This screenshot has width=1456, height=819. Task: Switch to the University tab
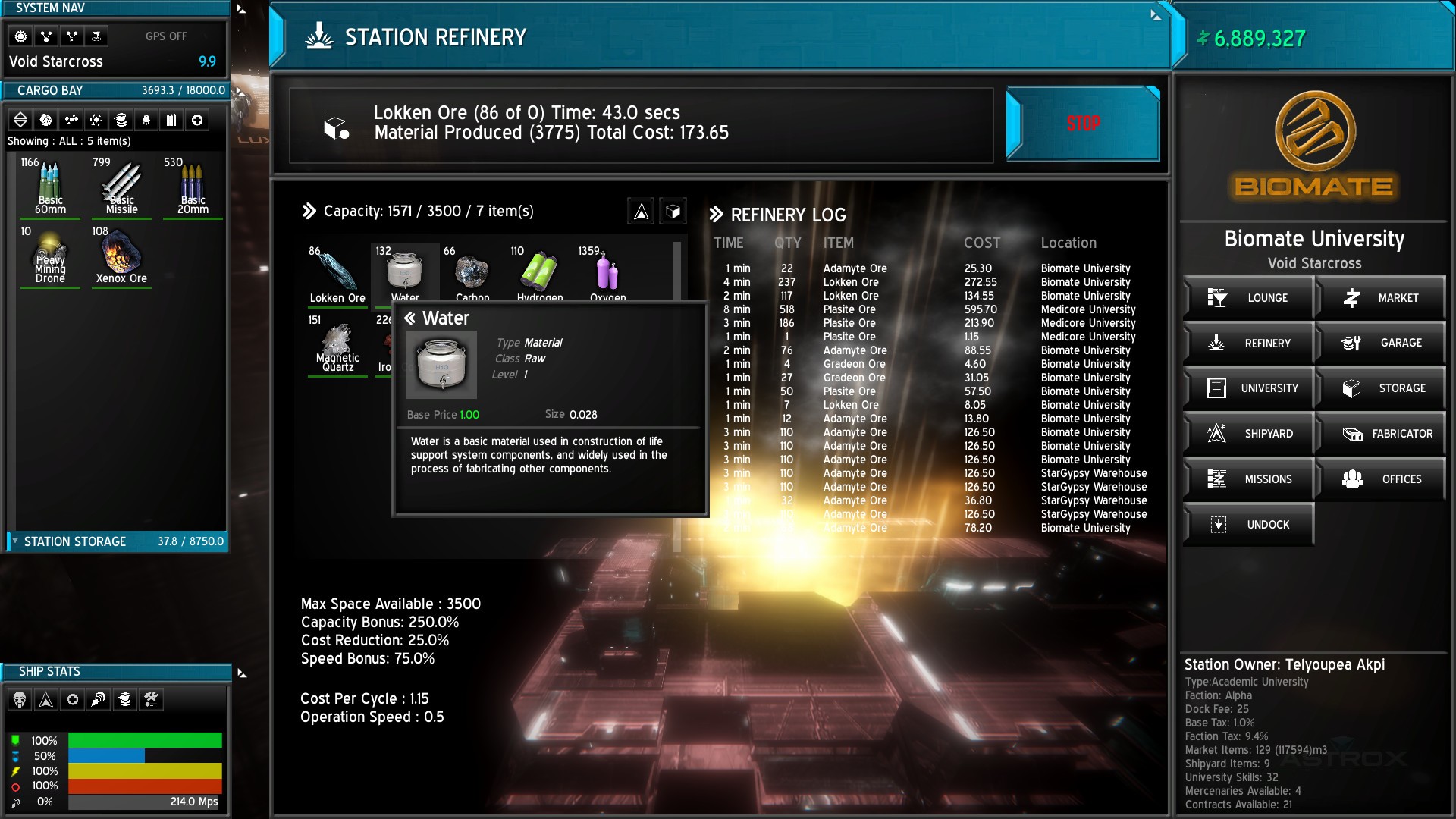click(1248, 388)
